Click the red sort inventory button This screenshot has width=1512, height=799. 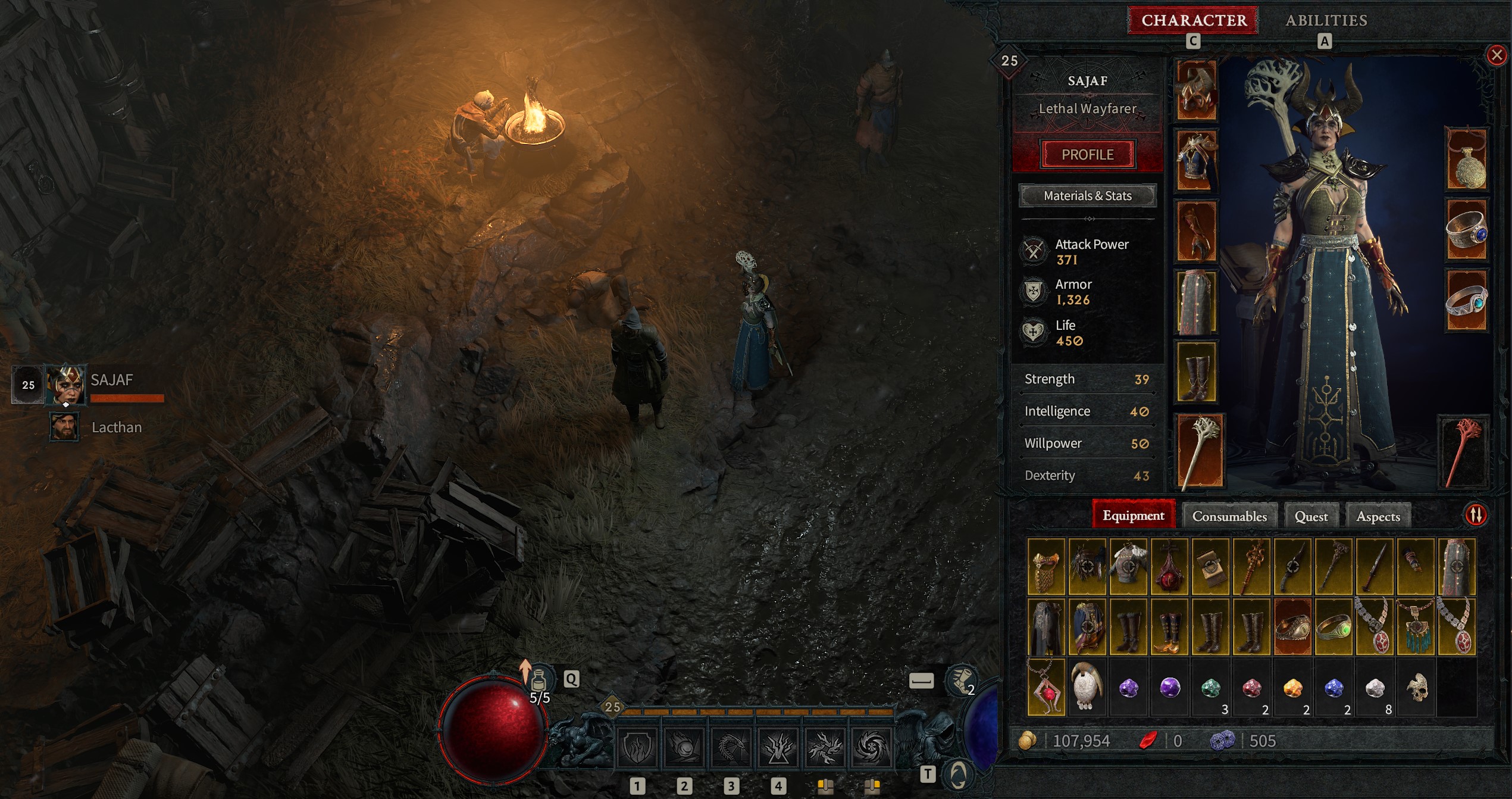click(1476, 515)
